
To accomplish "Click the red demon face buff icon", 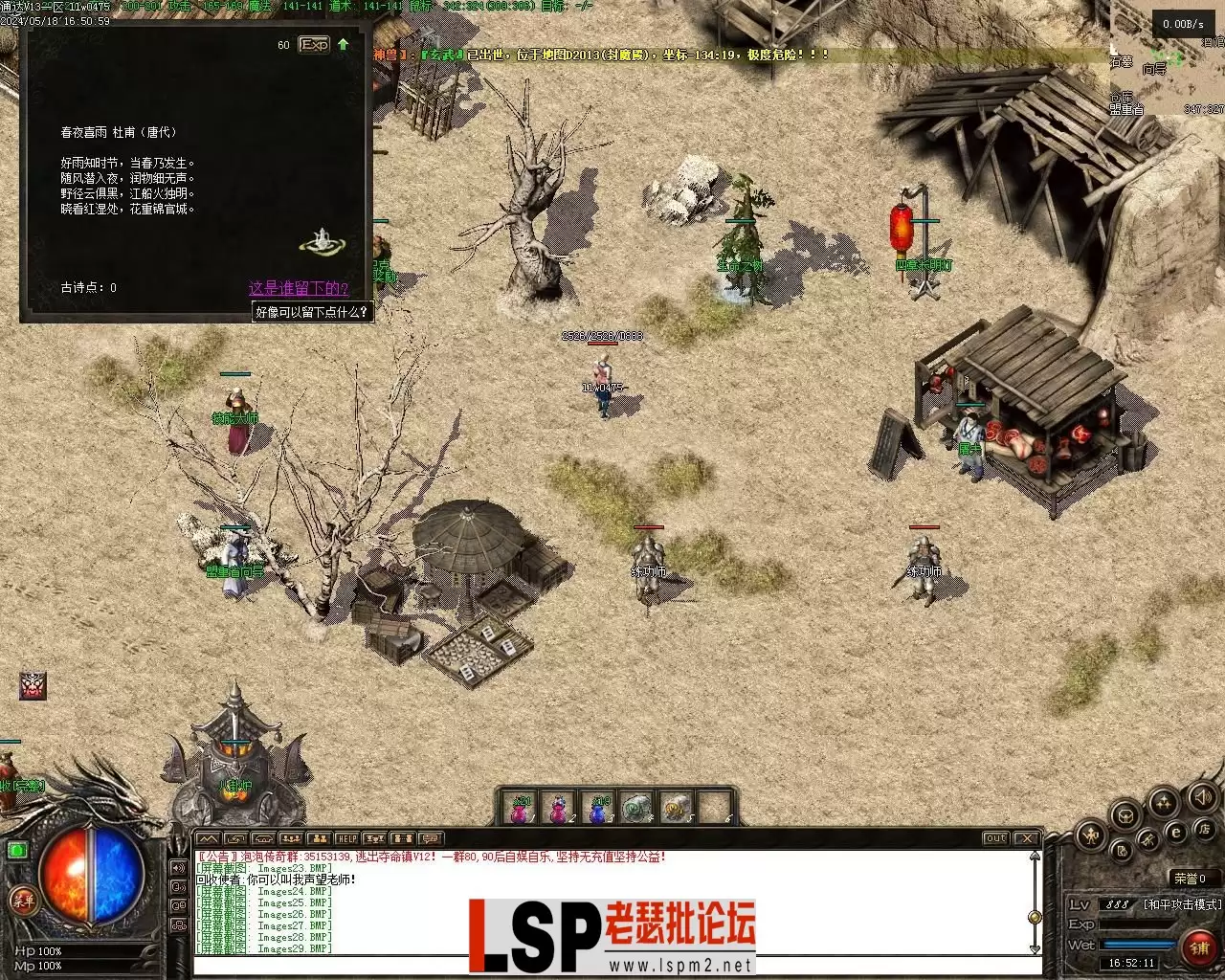I will (x=33, y=685).
